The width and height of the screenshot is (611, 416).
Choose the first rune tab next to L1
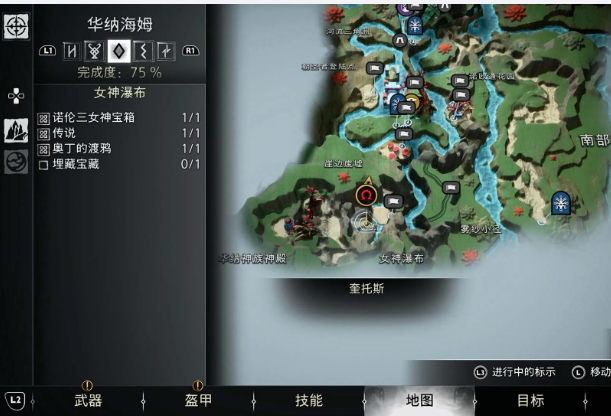point(72,50)
